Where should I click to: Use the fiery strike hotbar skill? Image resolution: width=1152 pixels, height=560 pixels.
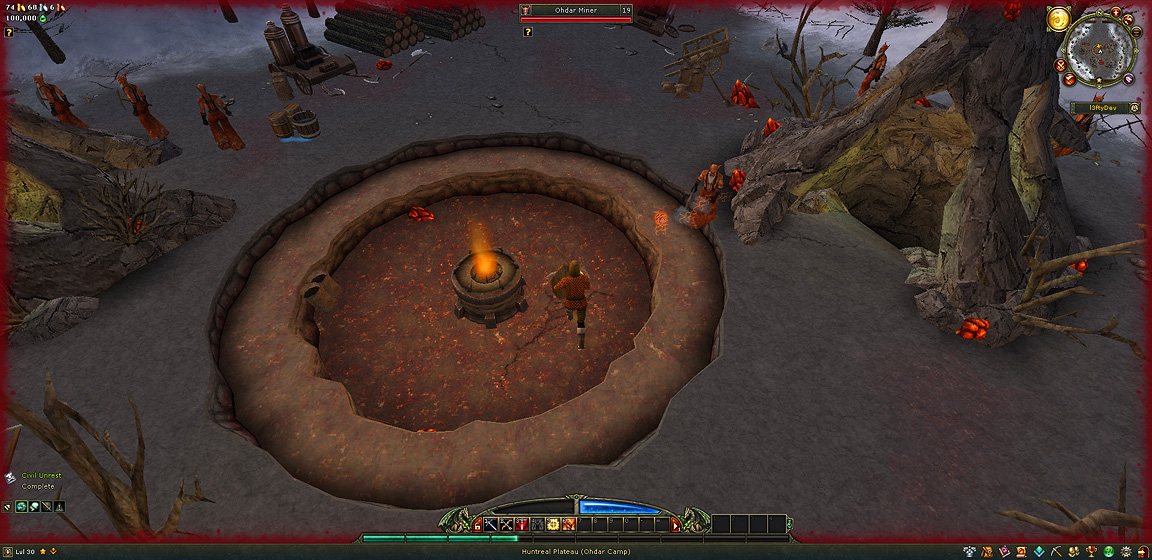pyautogui.click(x=568, y=524)
